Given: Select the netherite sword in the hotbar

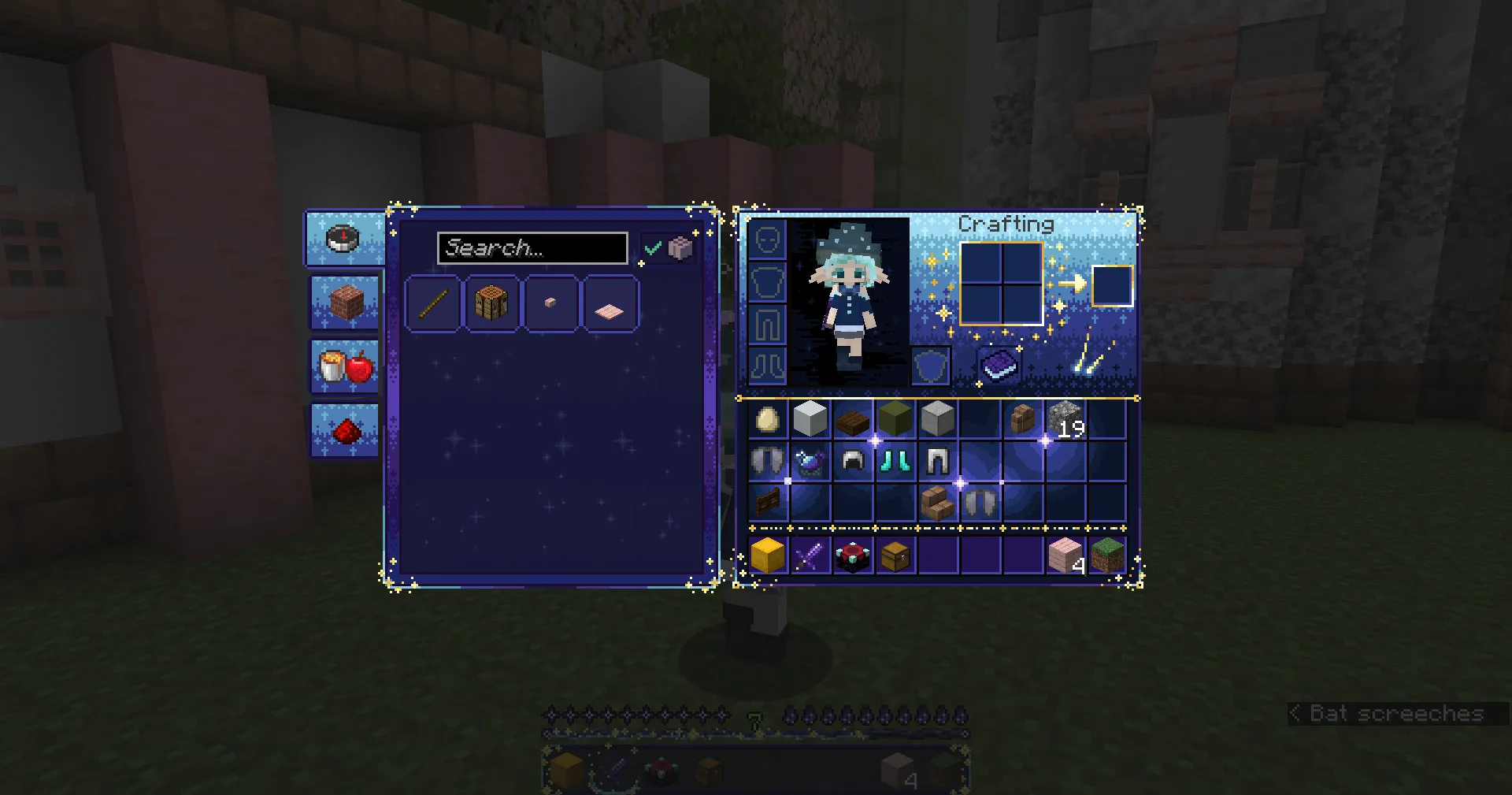Looking at the screenshot, I should 810,555.
